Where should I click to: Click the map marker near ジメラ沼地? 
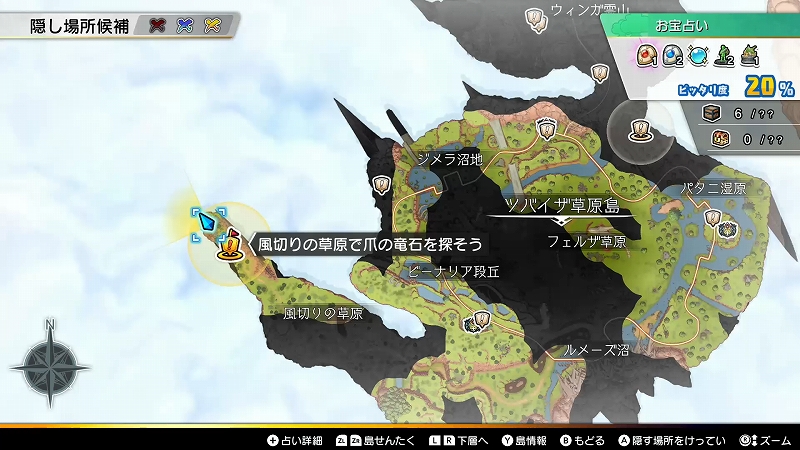click(x=381, y=184)
